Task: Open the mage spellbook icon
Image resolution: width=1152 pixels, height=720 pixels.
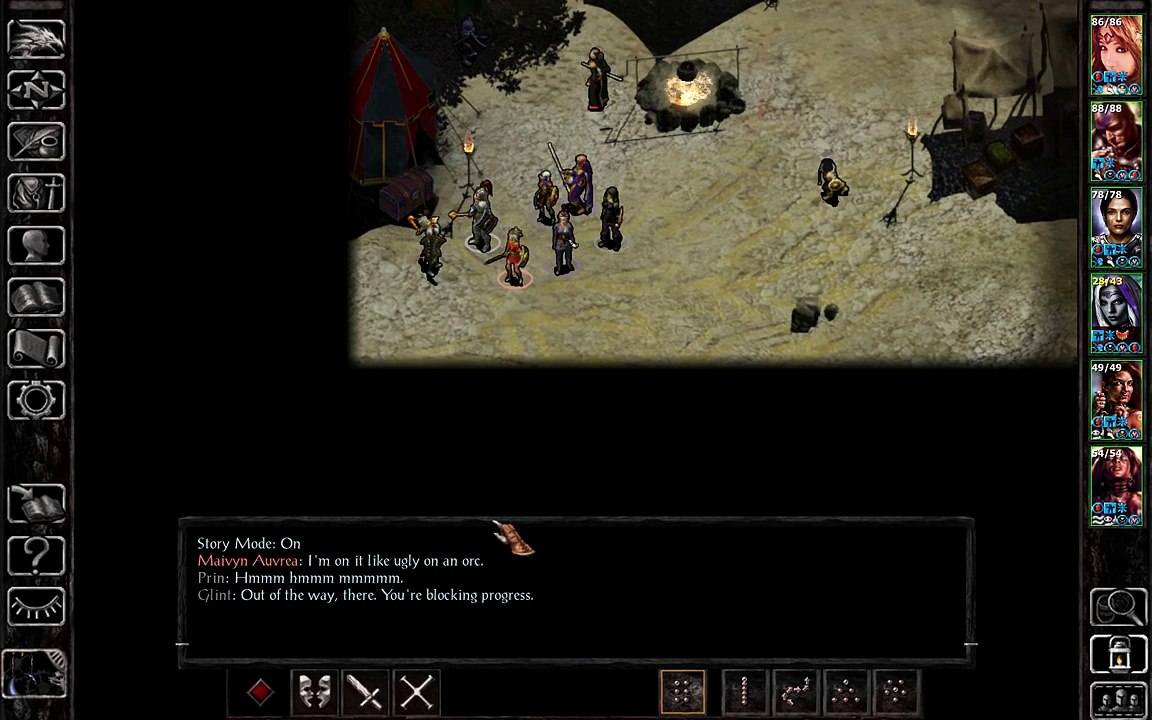Action: [x=36, y=298]
